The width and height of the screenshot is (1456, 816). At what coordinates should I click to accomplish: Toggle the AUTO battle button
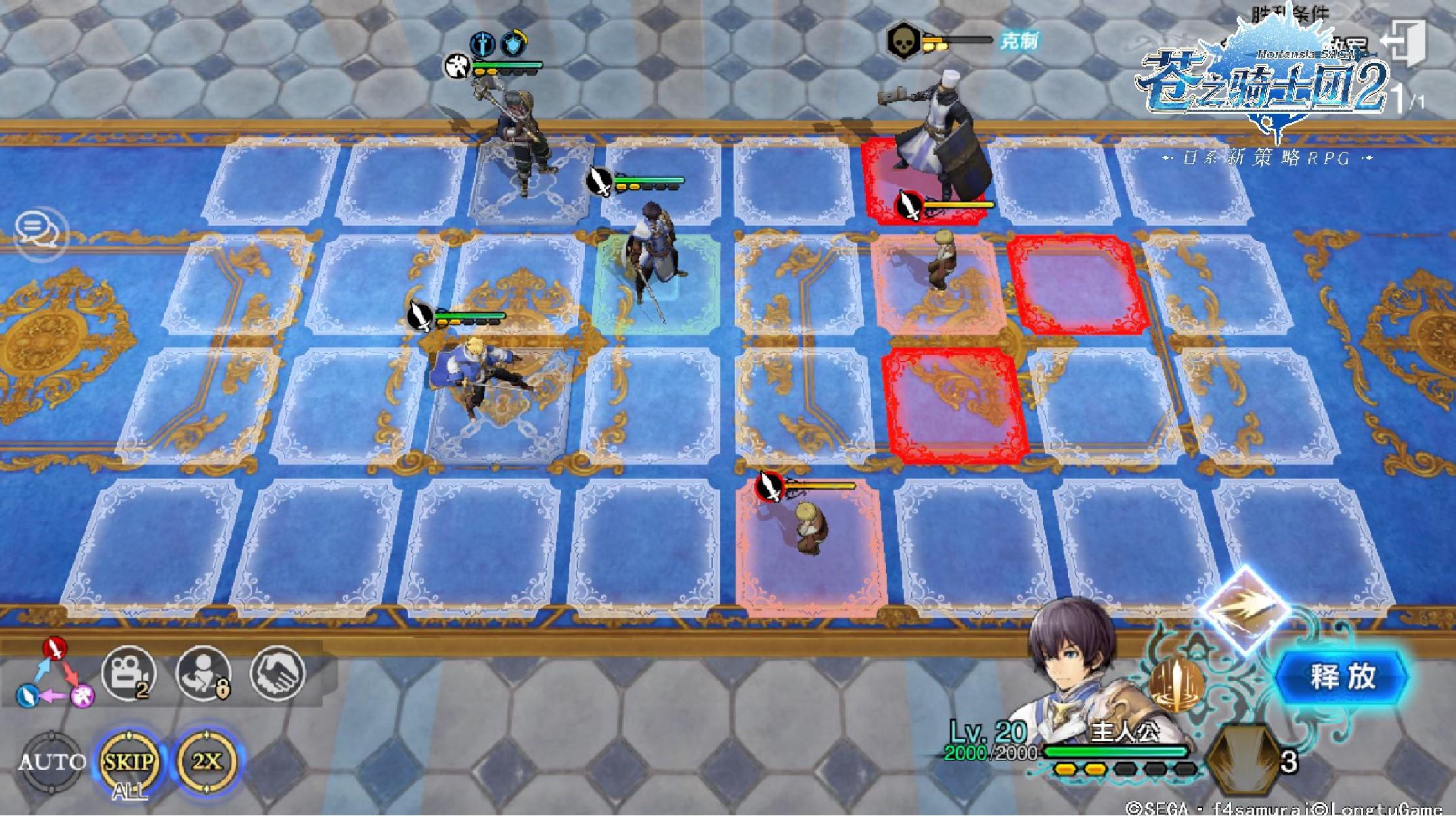pyautogui.click(x=51, y=763)
